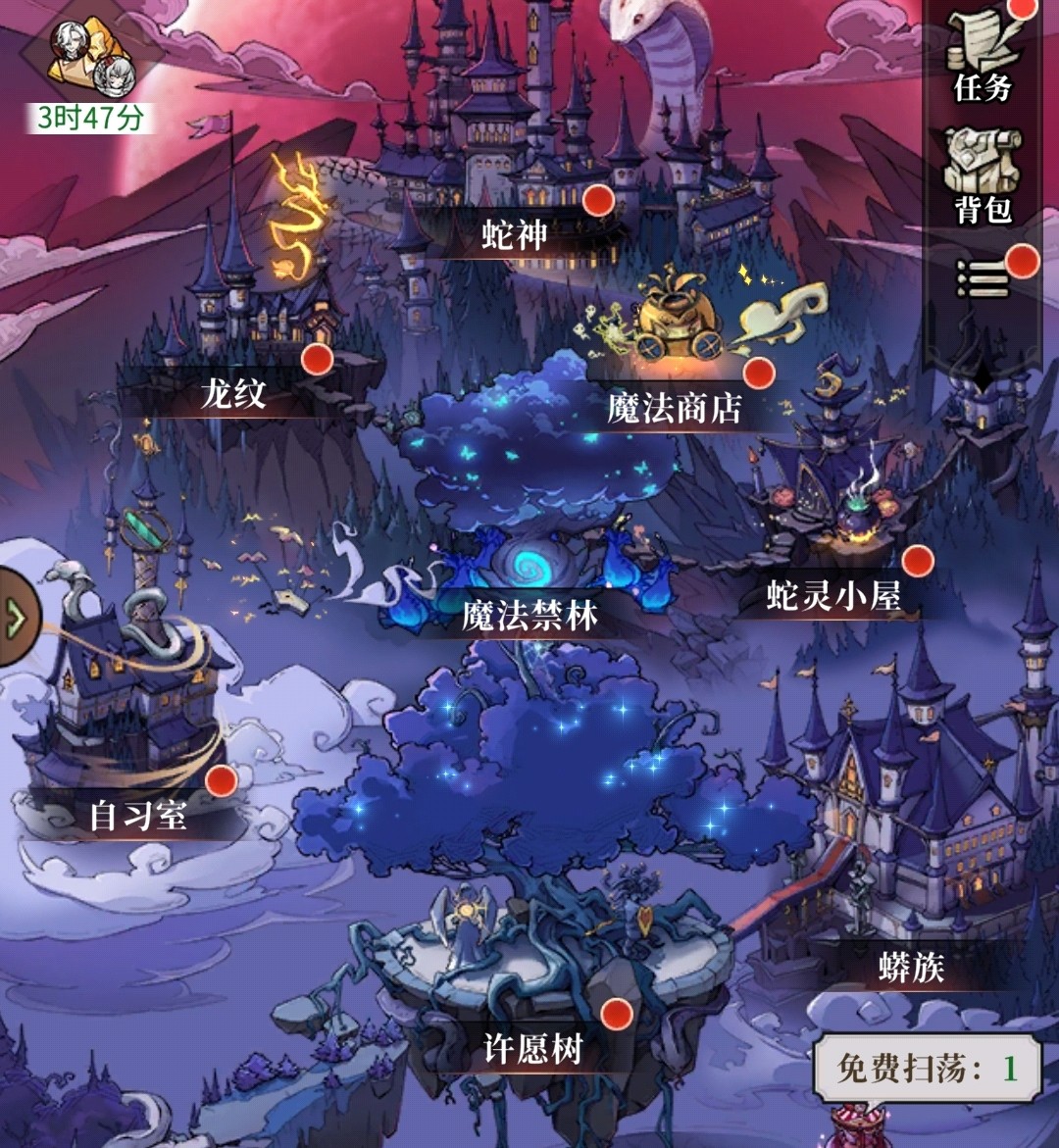This screenshot has width=1059, height=1148.
Task: Enter the 蟒族 mansion location
Action: point(911,968)
